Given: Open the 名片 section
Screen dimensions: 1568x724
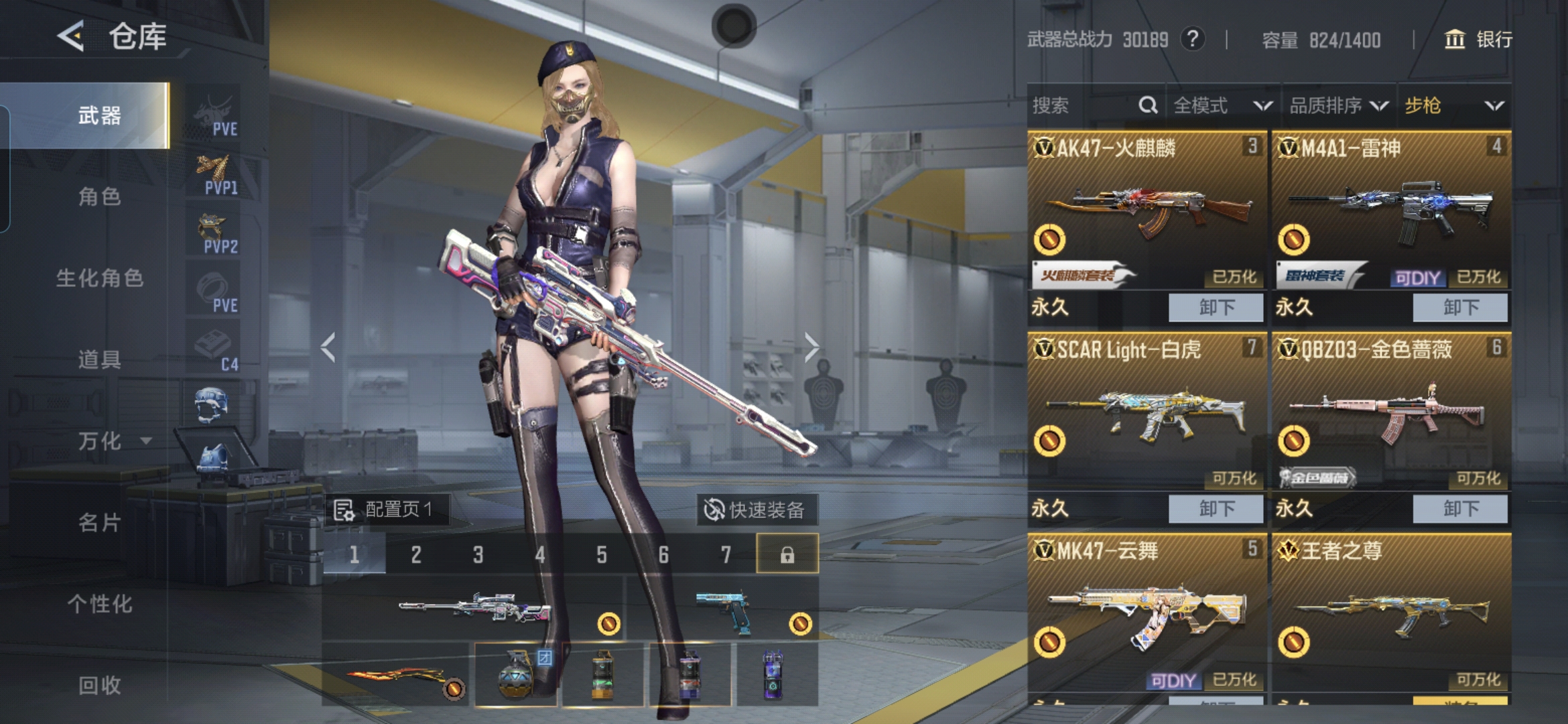Looking at the screenshot, I should tap(99, 523).
